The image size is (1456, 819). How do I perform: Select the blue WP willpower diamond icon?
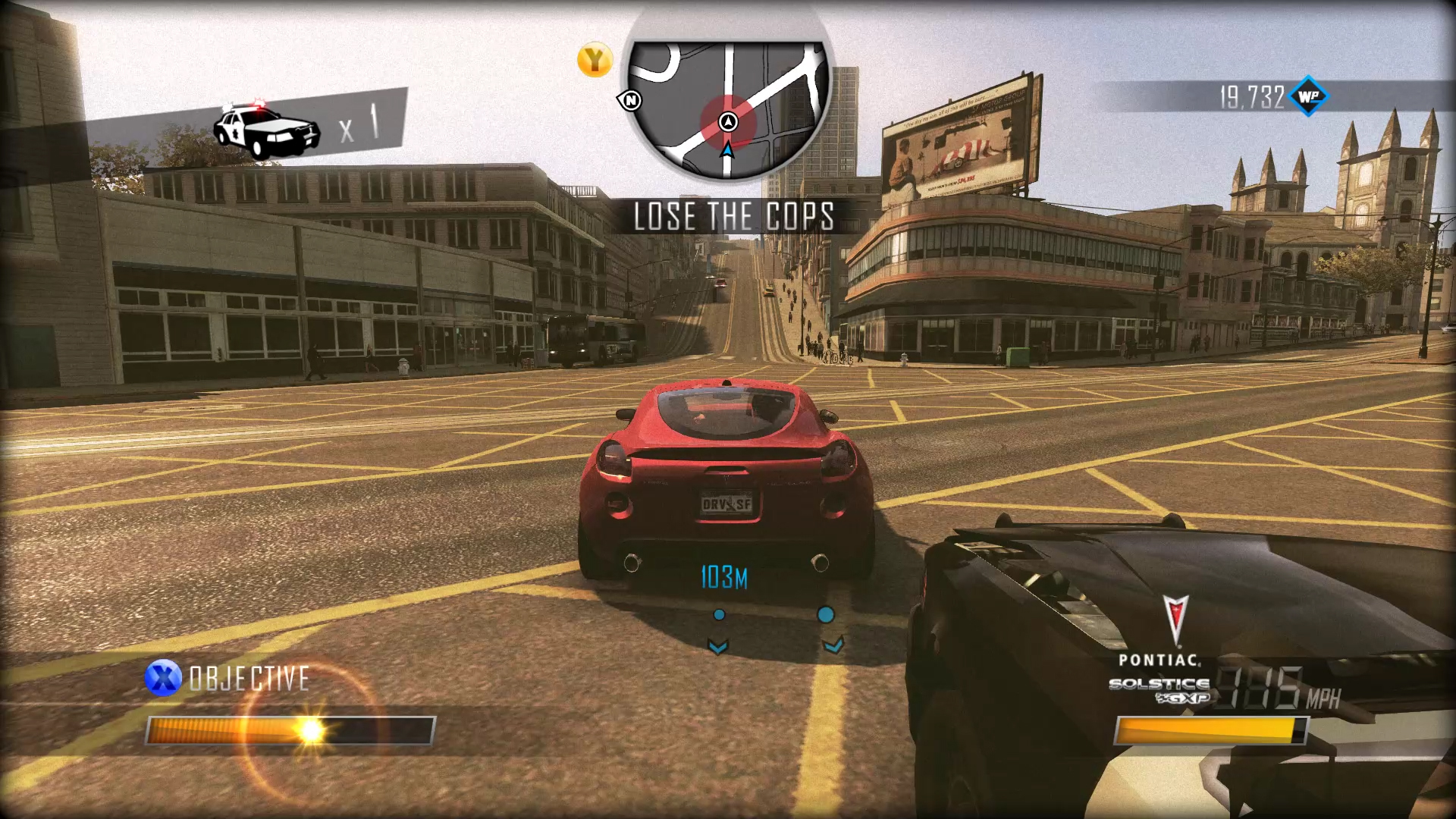(x=1309, y=96)
